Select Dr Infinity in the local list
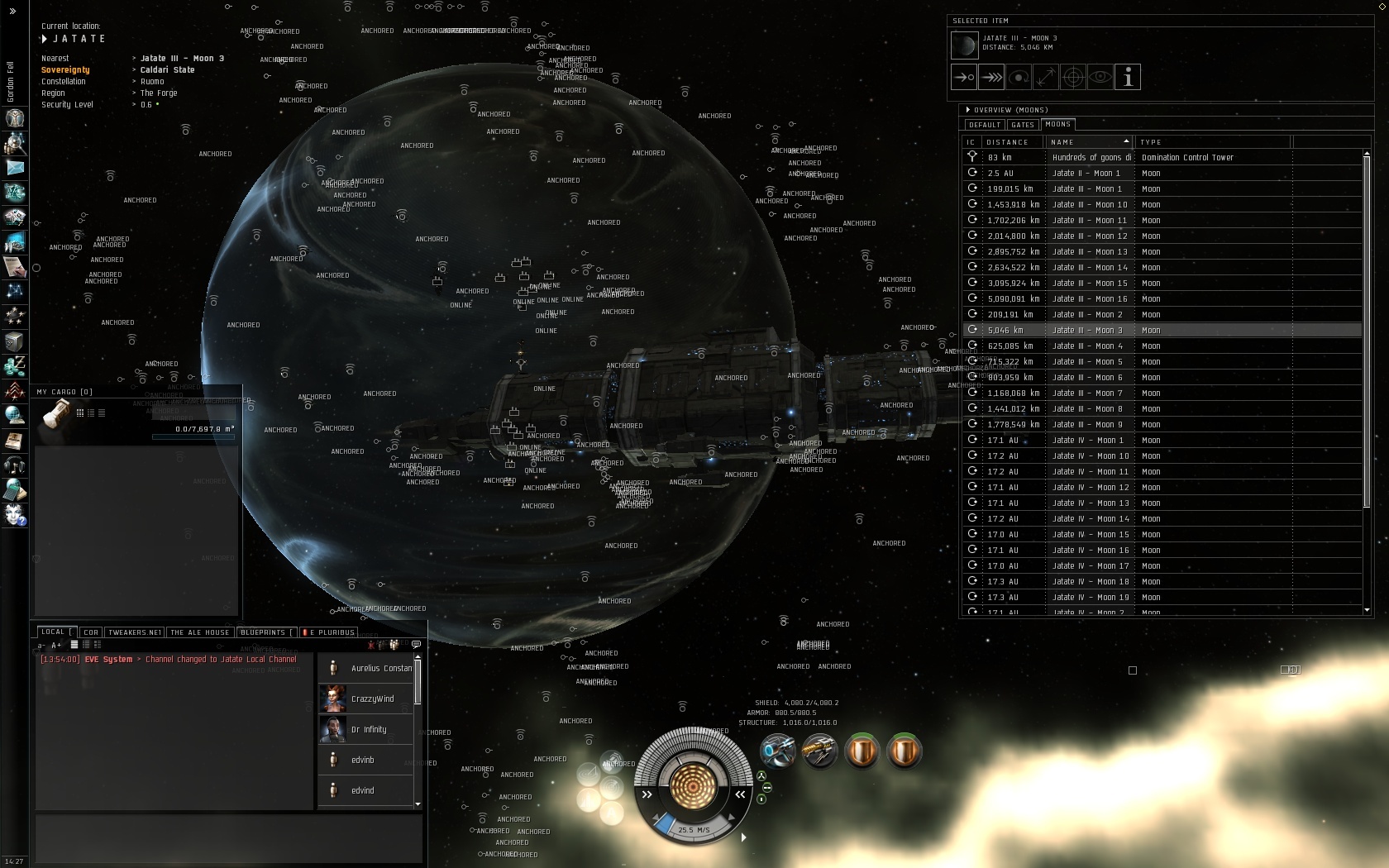Viewport: 1389px width, 868px height. (x=369, y=730)
